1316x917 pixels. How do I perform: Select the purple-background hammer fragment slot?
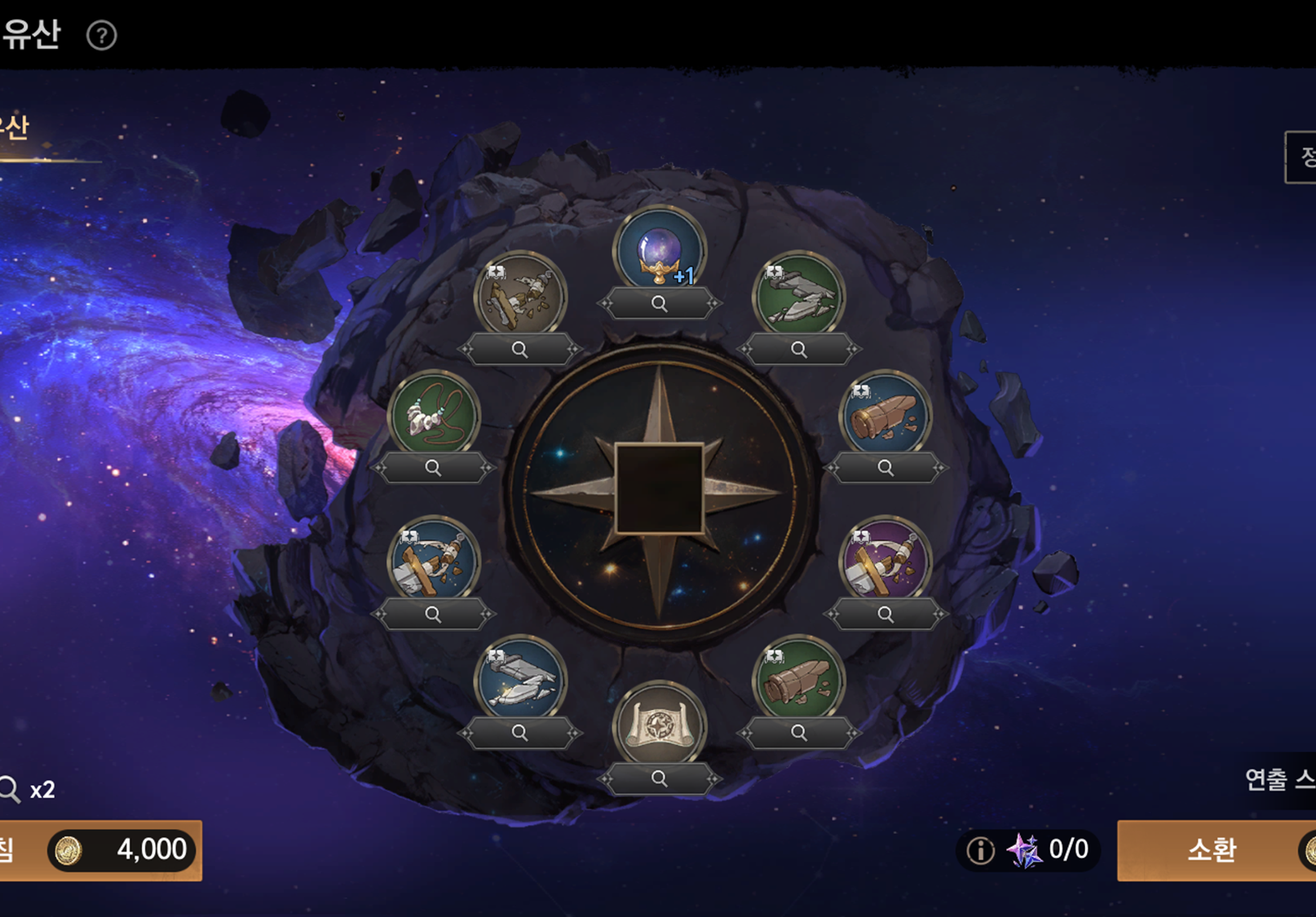[885, 562]
